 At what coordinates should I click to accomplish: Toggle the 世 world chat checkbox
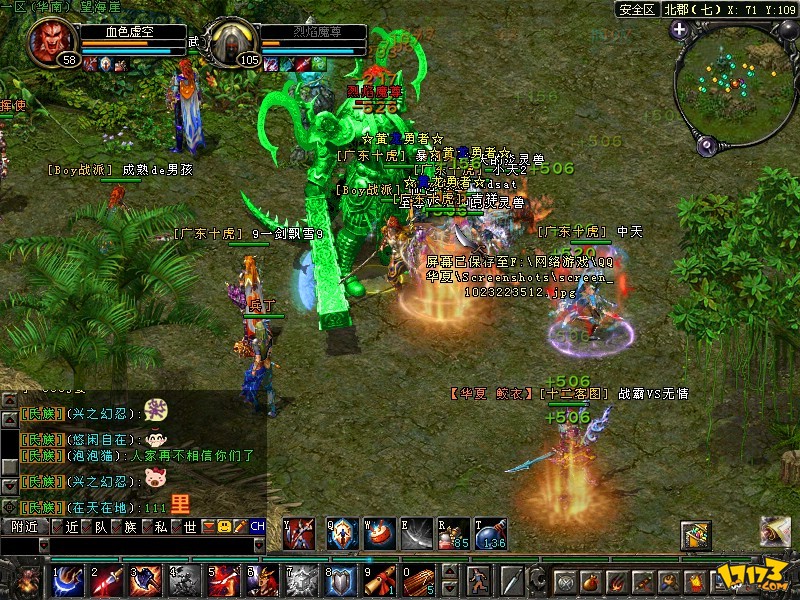point(177,526)
